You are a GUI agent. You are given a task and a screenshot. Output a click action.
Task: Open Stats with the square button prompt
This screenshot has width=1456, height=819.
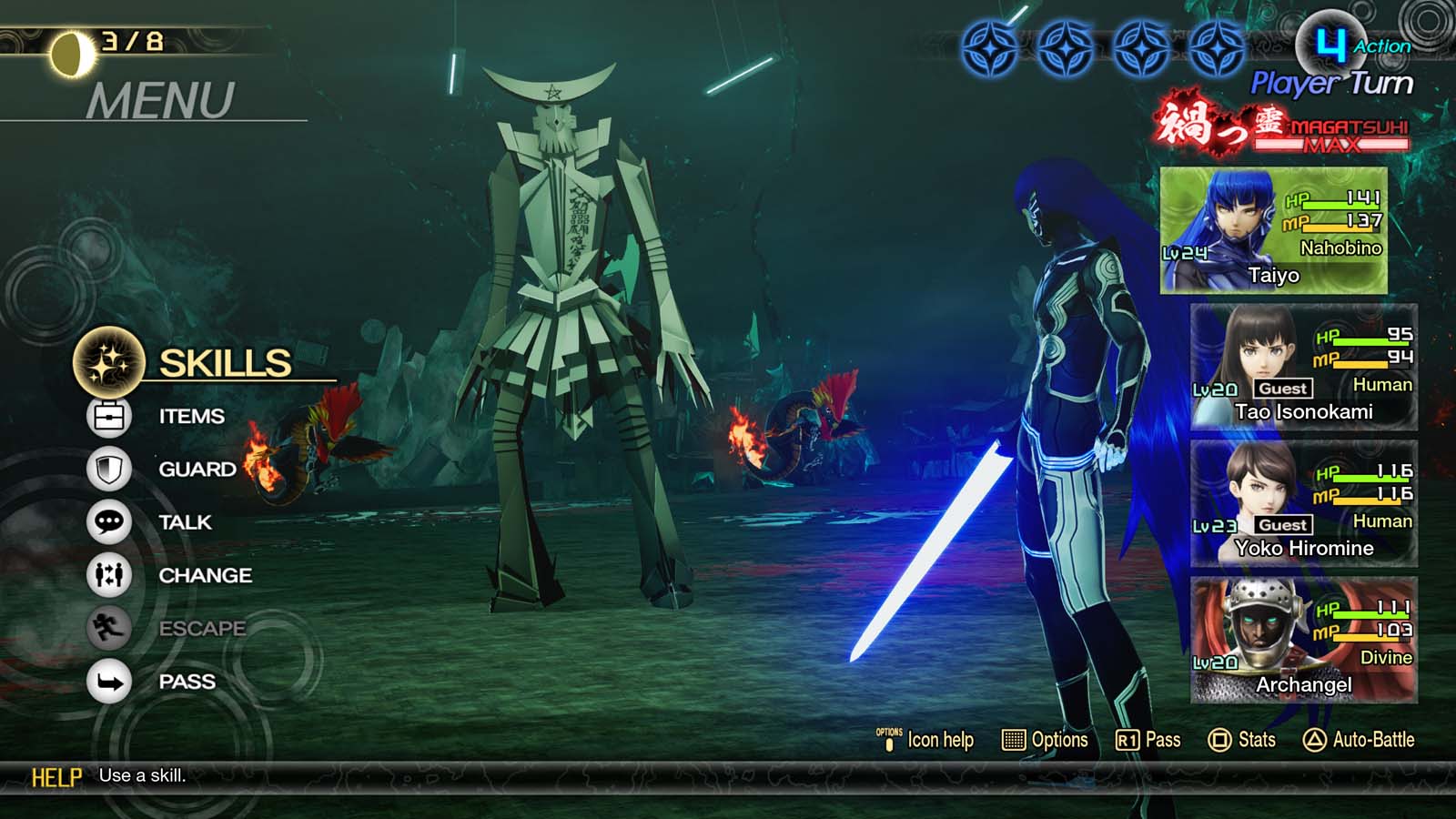click(1240, 740)
